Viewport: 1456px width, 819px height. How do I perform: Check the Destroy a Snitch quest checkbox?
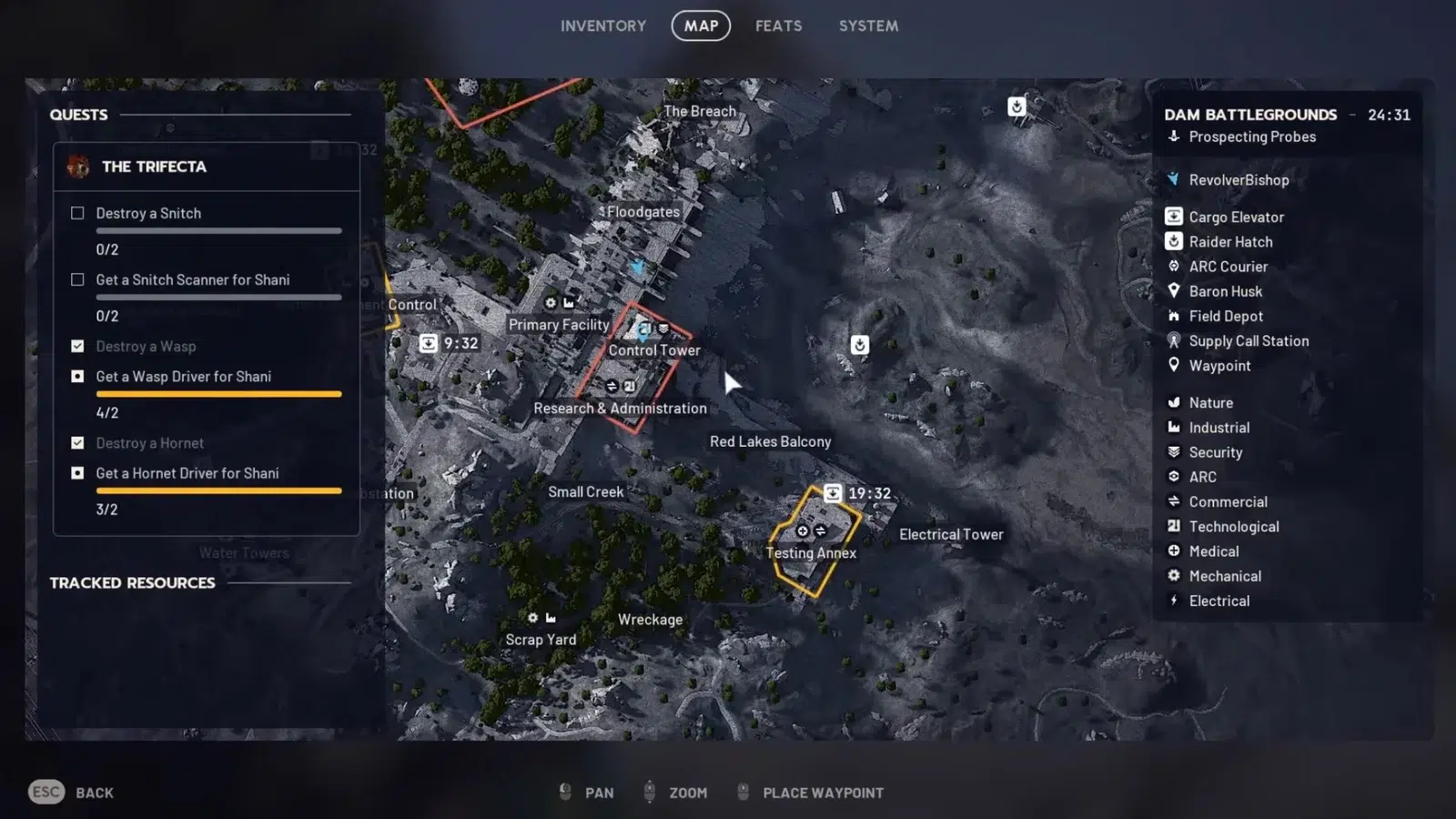pyautogui.click(x=77, y=213)
